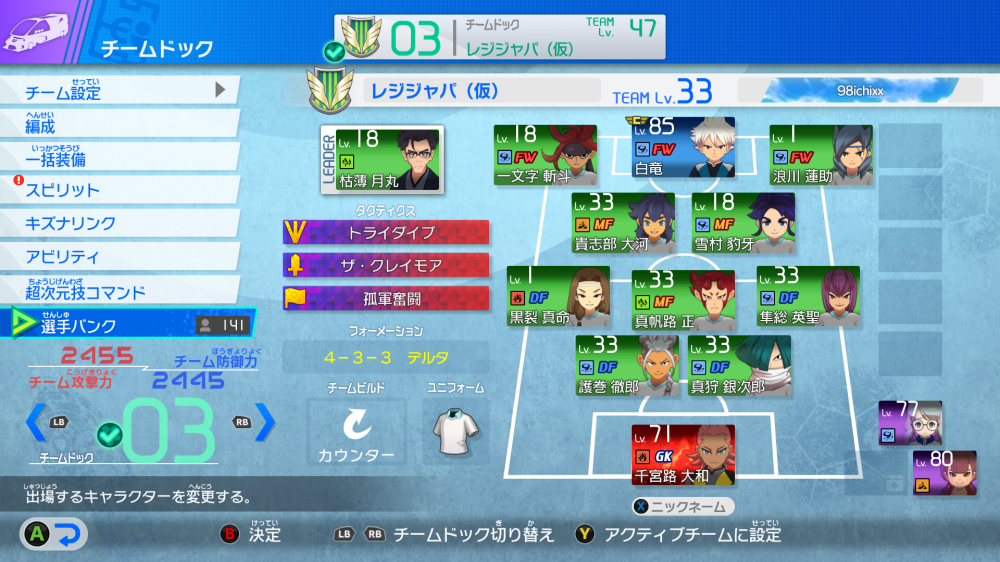This screenshot has height=562, width=1000.
Task: Pick forward 白竜 level 85 card
Action: click(682, 150)
